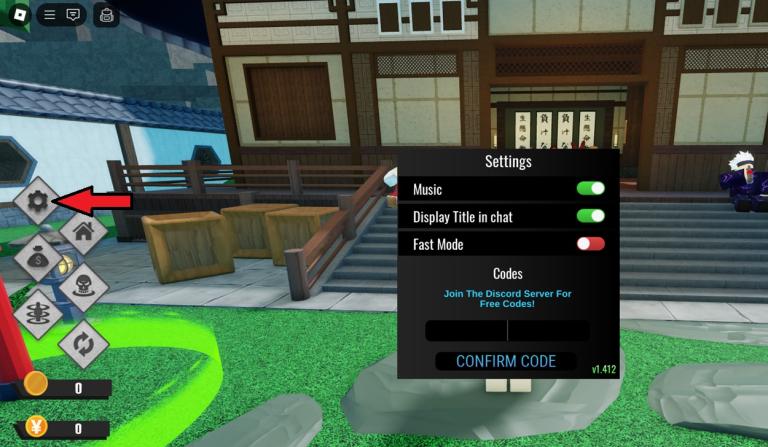The image size is (768, 447).
Task: Activate the spinning tornado diamond icon
Action: 37,315
